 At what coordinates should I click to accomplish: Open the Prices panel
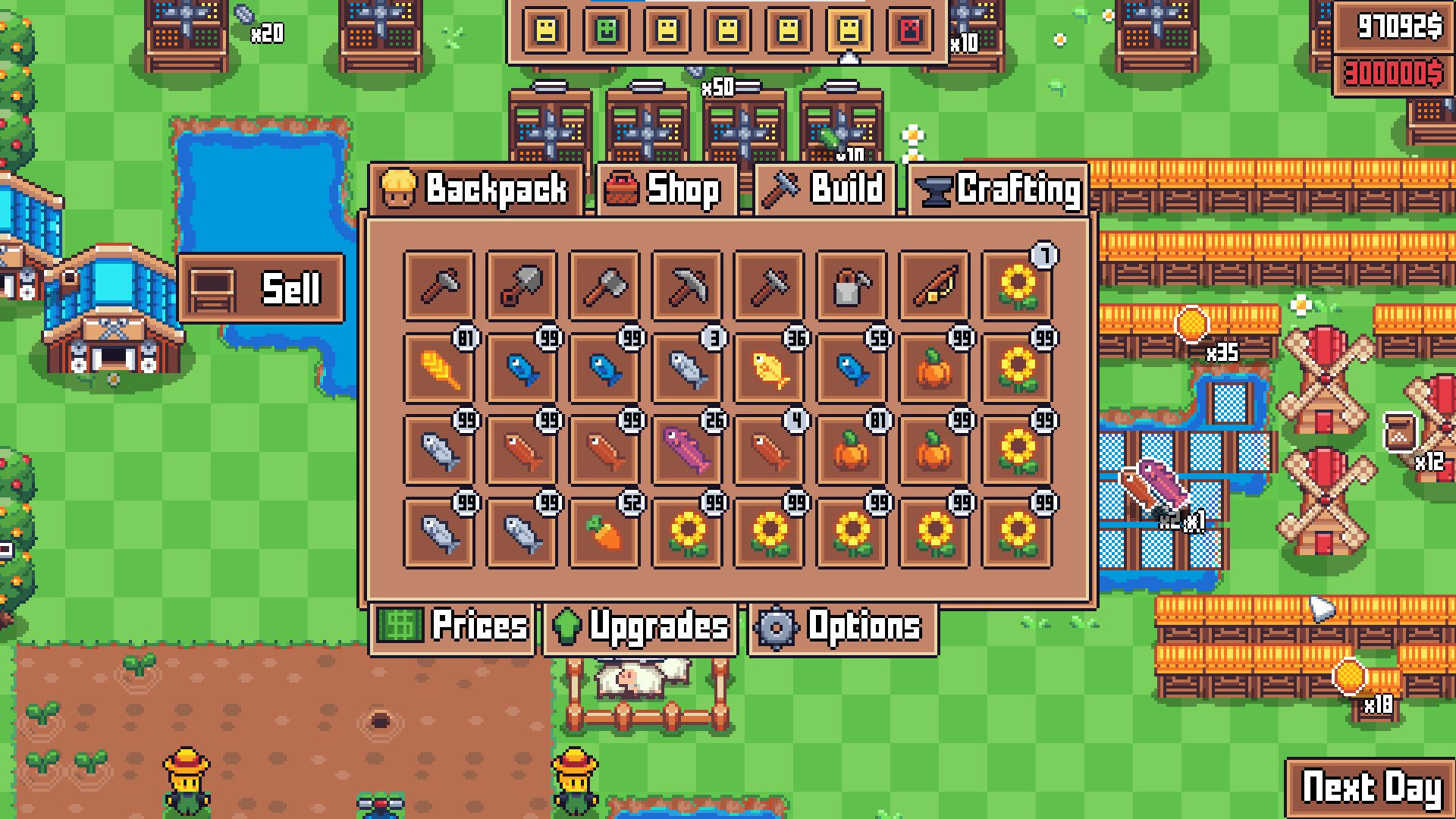(x=453, y=626)
